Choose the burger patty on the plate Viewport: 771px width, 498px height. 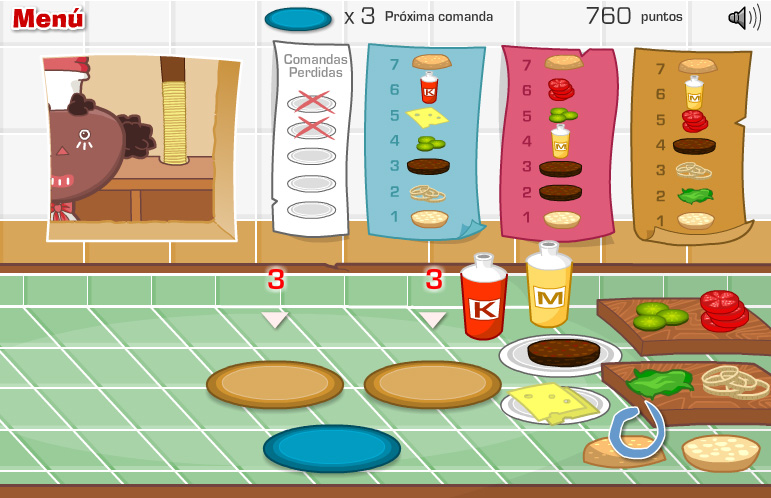pyautogui.click(x=563, y=352)
